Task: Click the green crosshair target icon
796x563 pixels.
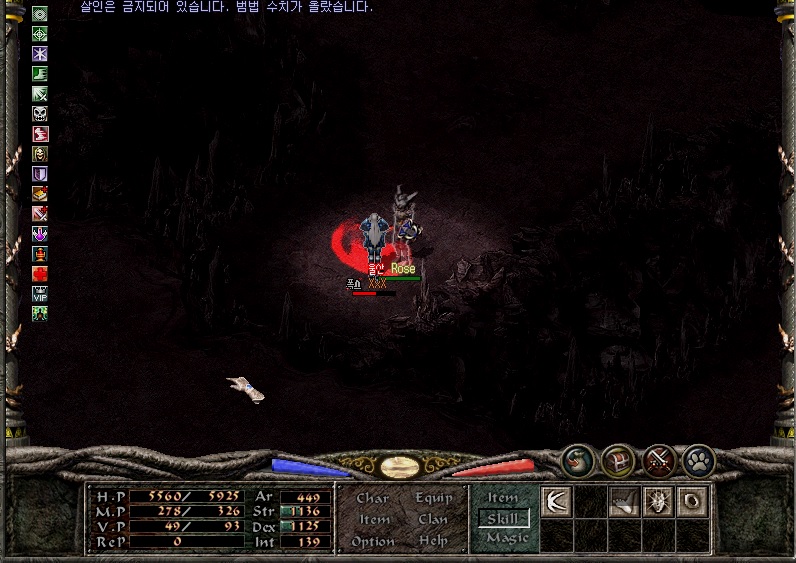Action: point(40,34)
